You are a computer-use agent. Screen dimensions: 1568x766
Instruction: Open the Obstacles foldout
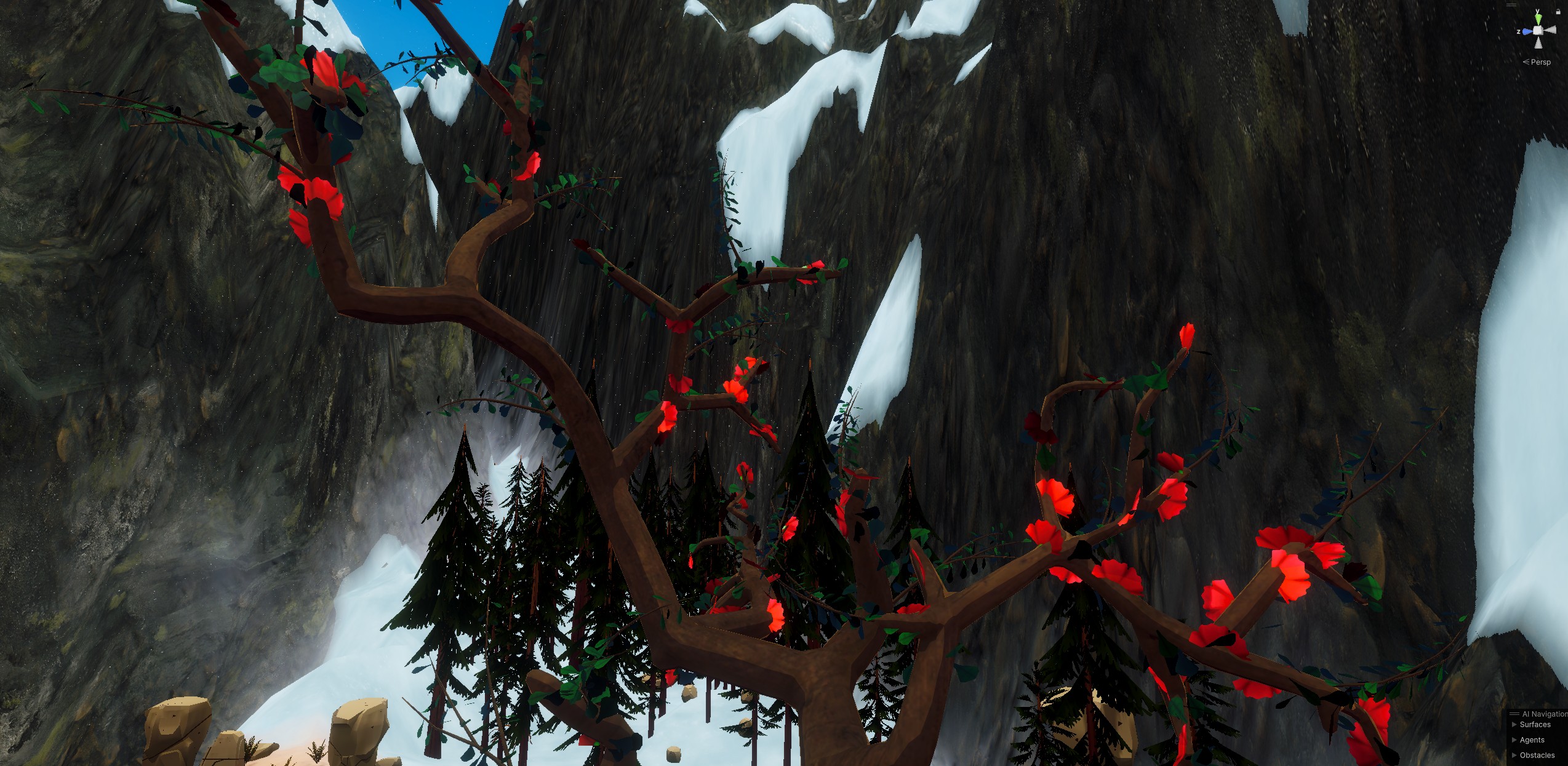coord(1514,755)
